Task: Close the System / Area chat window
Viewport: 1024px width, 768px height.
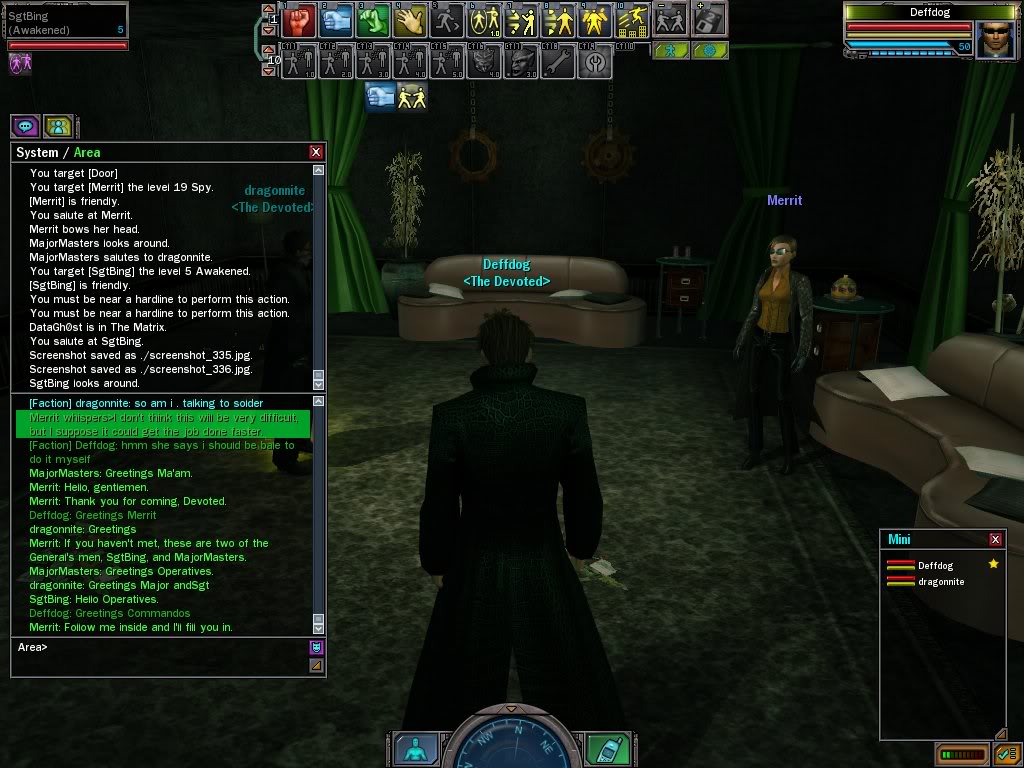Action: [316, 152]
